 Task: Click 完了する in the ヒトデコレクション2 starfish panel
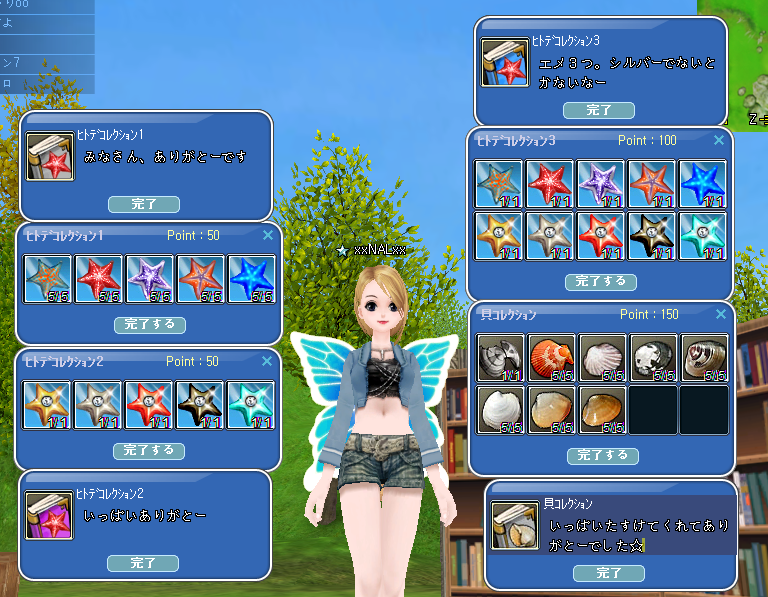pos(150,450)
